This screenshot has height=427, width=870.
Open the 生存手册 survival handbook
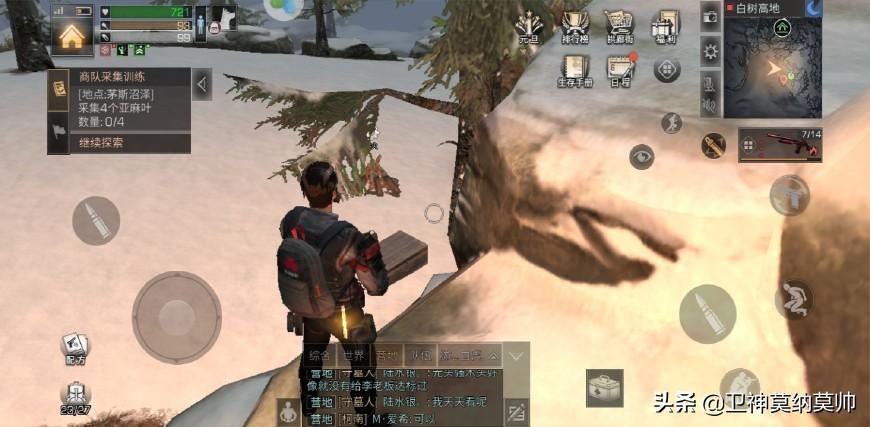pos(574,72)
